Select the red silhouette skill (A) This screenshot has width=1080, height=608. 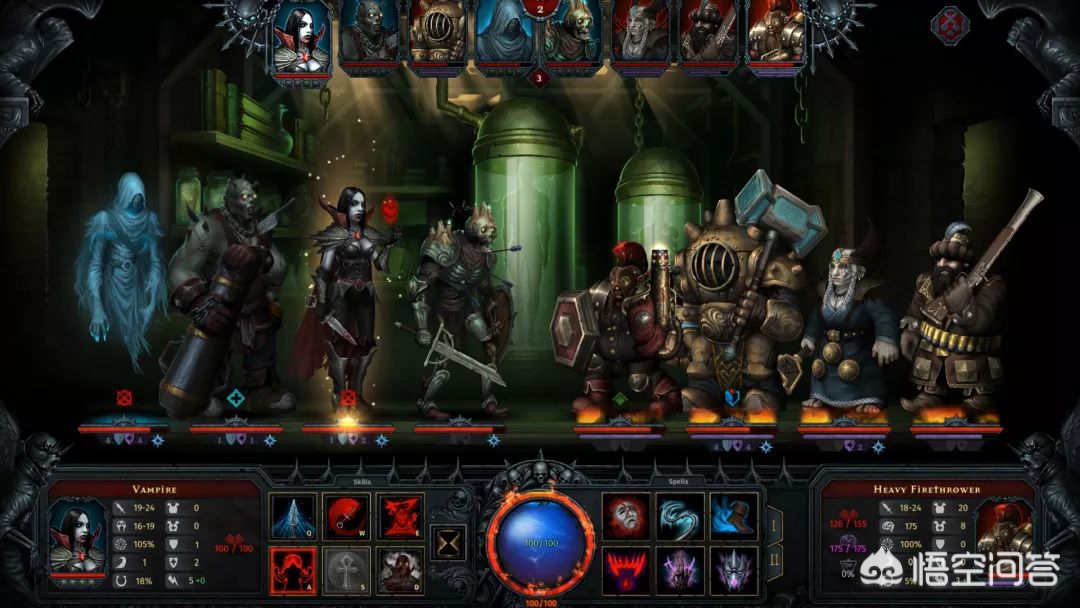[294, 570]
